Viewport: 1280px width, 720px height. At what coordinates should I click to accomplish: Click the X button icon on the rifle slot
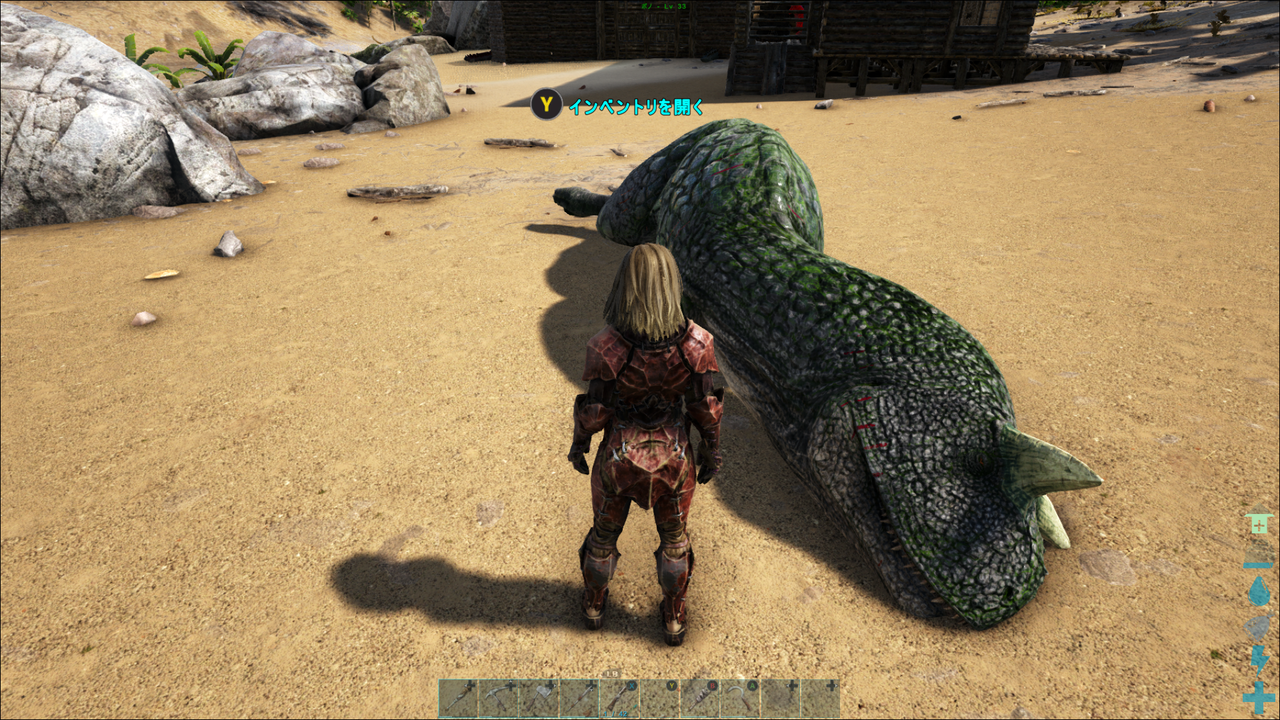tap(631, 685)
